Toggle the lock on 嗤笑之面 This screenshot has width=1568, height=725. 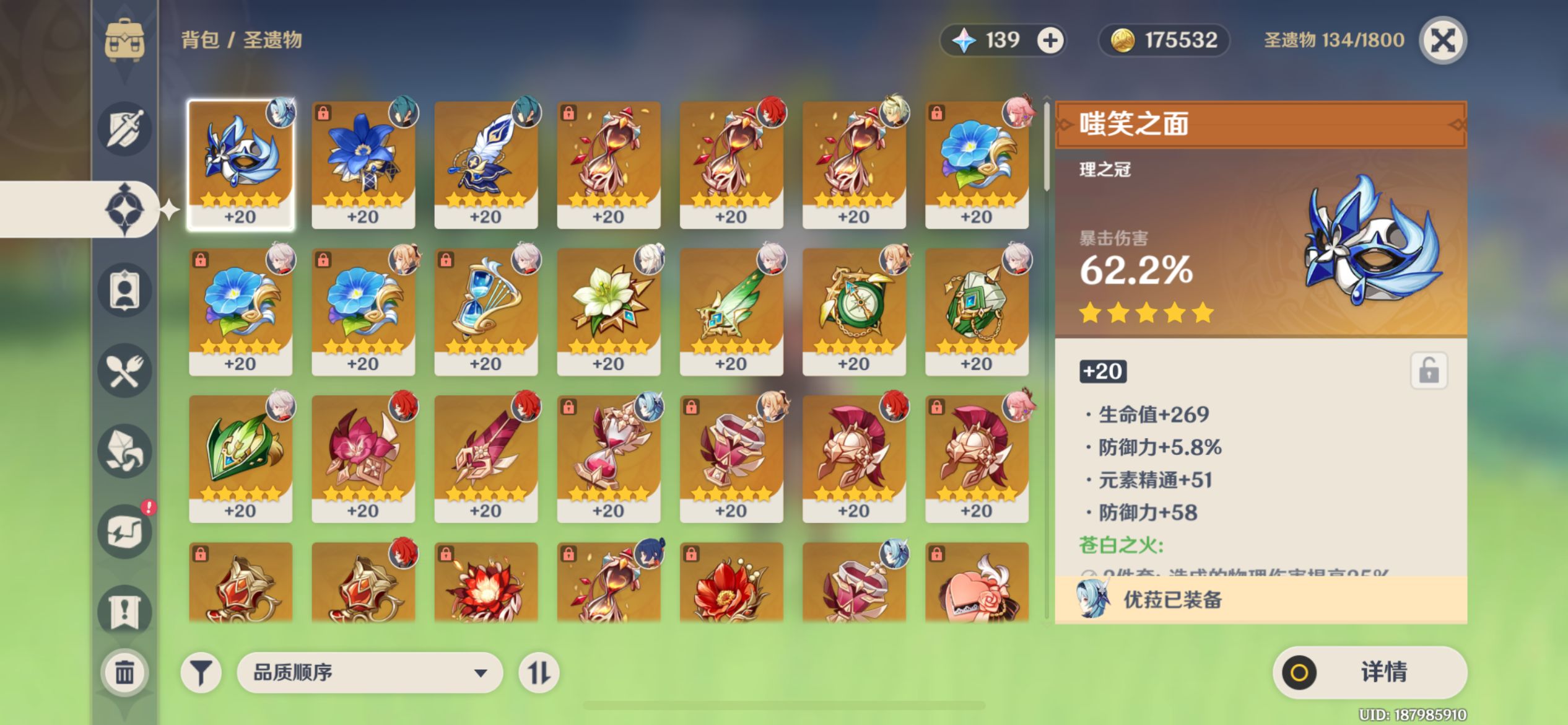point(1428,371)
